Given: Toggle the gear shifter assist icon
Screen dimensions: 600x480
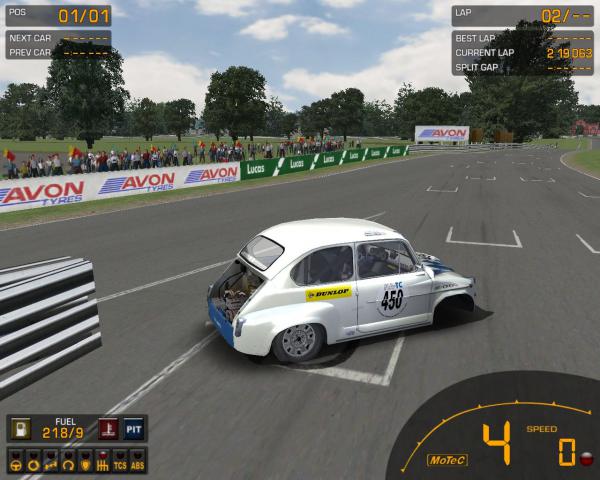Looking at the screenshot, I should click(101, 464).
